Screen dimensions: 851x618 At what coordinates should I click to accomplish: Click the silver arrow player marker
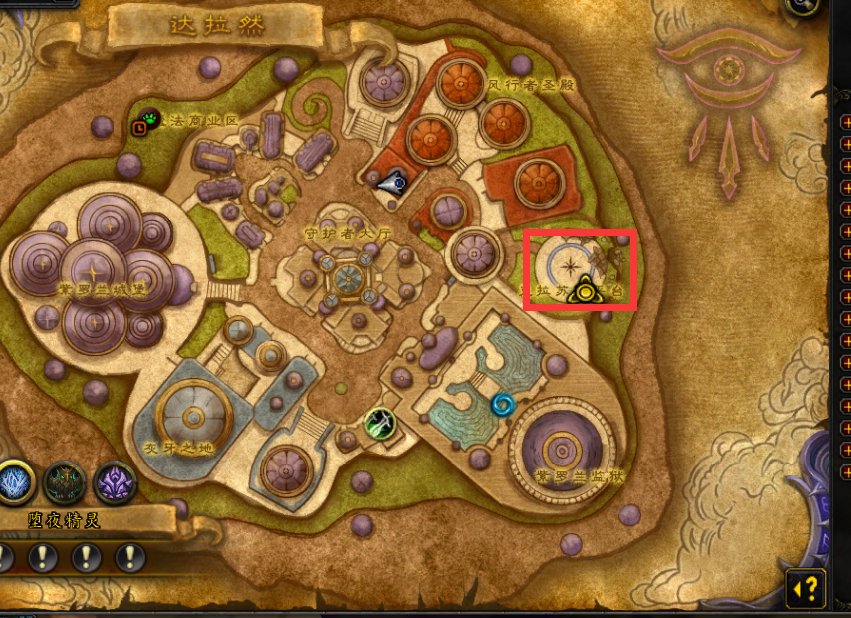[391, 182]
